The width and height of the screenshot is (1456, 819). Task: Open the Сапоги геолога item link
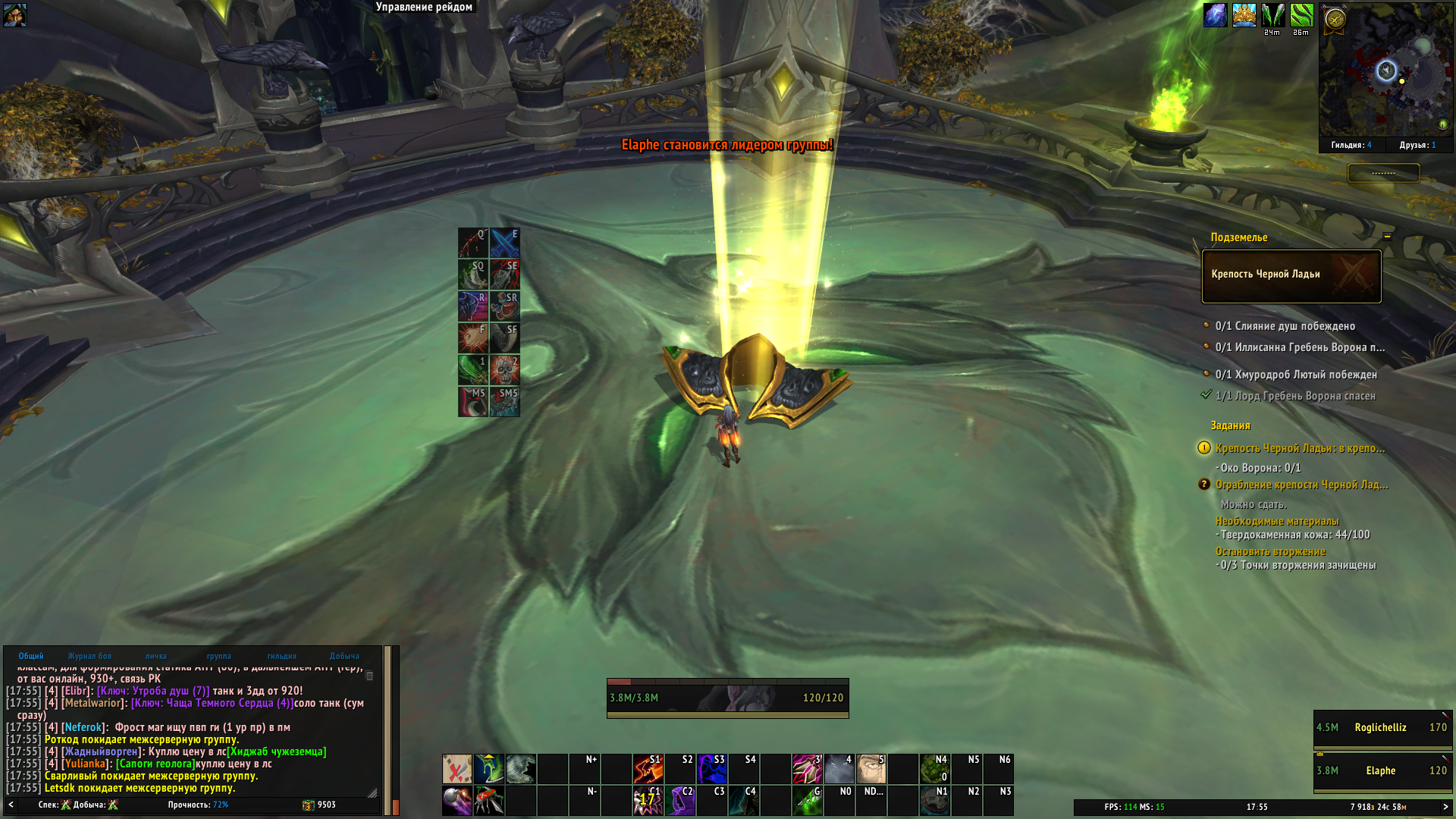pyautogui.click(x=155, y=764)
